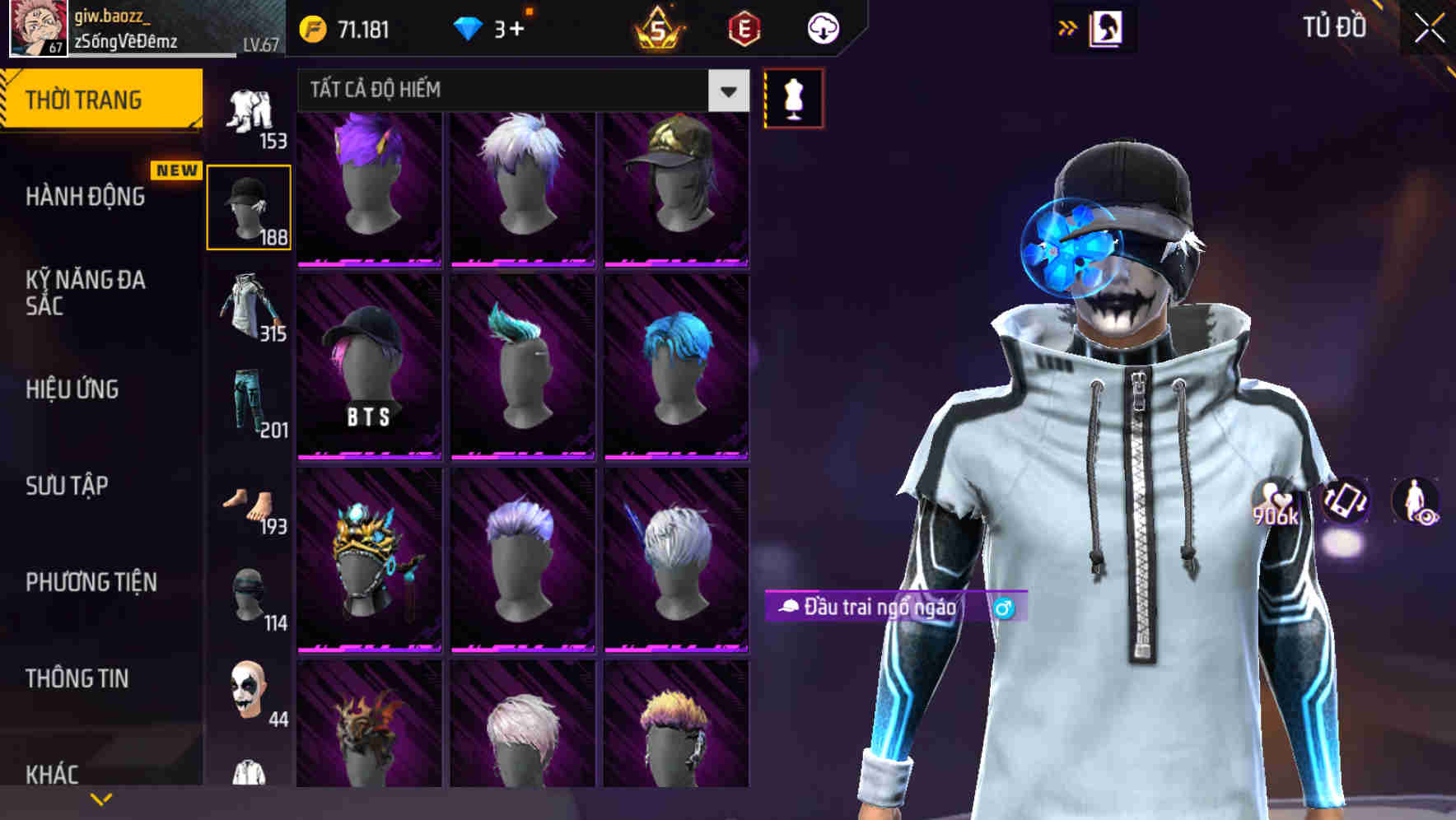The width and height of the screenshot is (1456, 820).
Task: Expand the sidebar with the bottom chevron arrow
Action: [x=101, y=797]
